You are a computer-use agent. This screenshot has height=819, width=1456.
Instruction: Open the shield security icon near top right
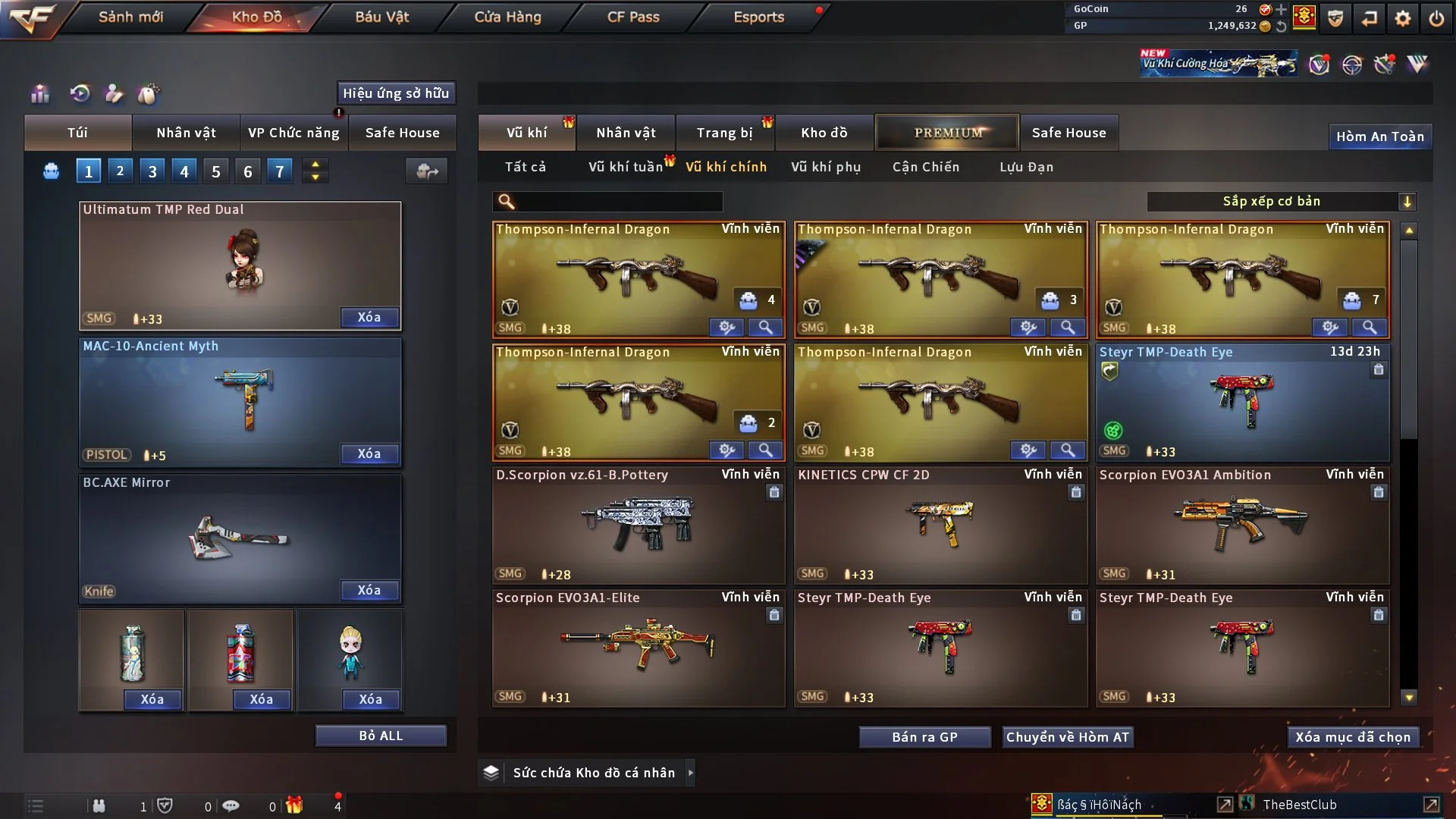(x=1335, y=18)
